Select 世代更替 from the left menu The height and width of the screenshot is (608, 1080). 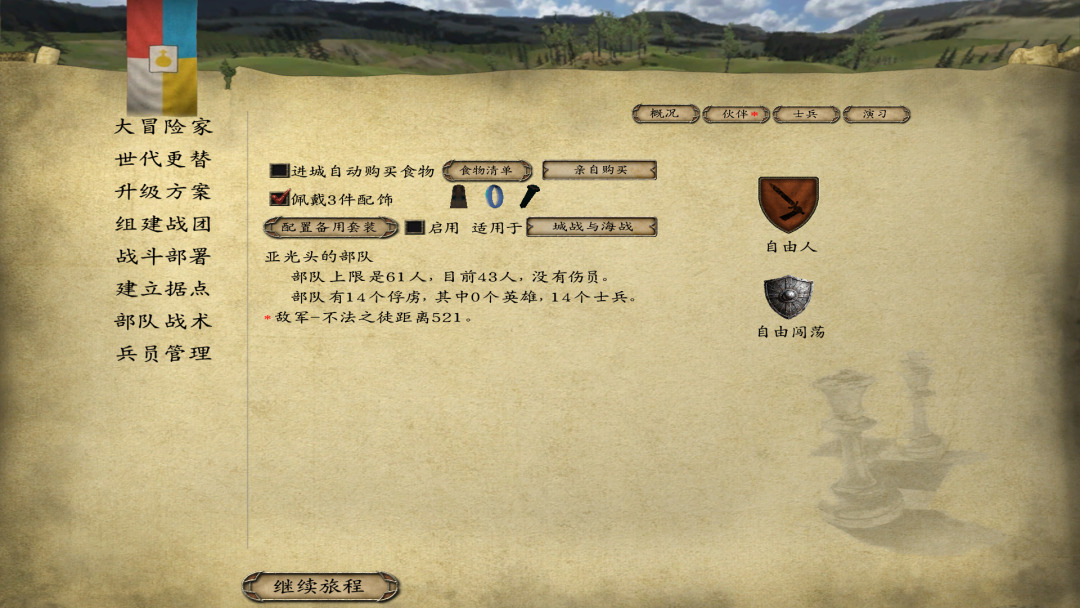coord(163,159)
